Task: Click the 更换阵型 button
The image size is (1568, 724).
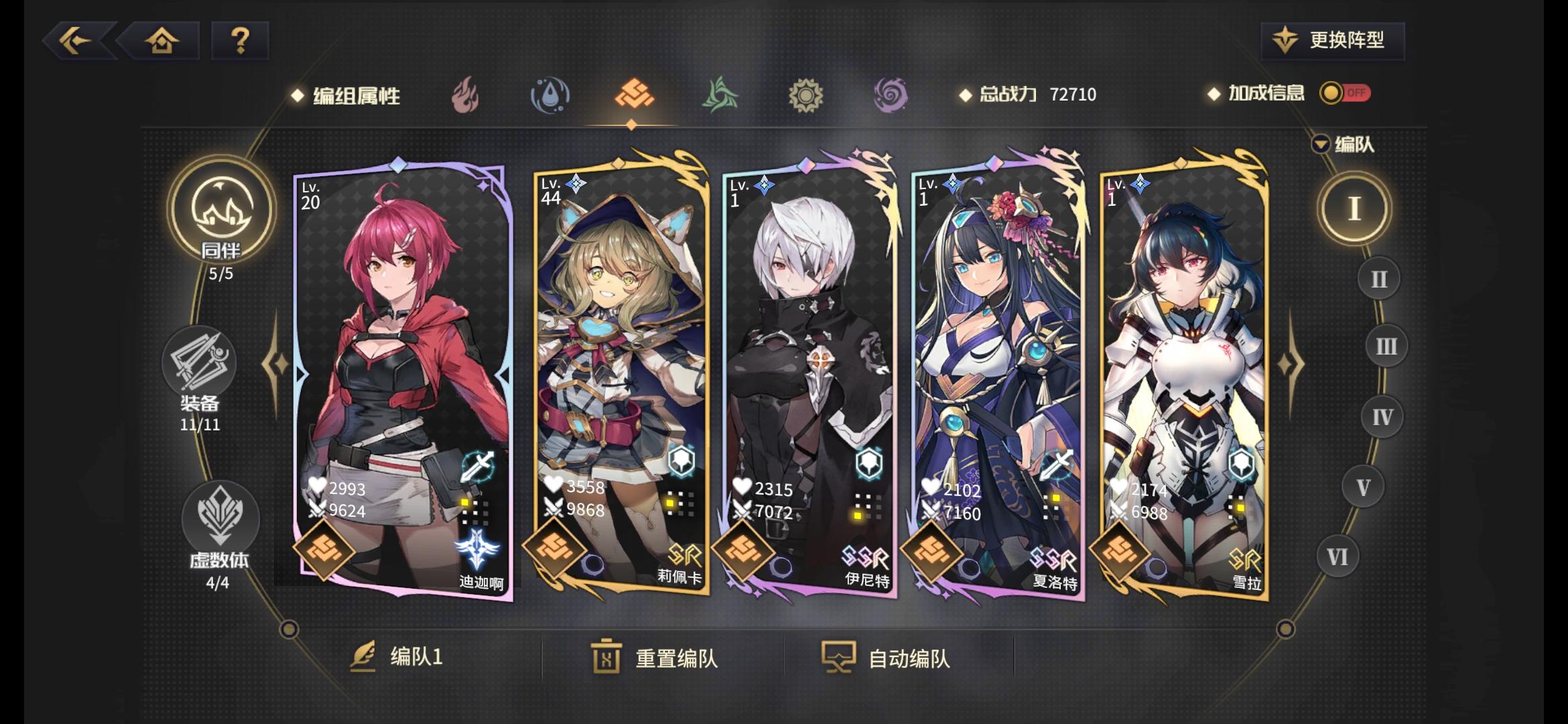Action: [1331, 40]
